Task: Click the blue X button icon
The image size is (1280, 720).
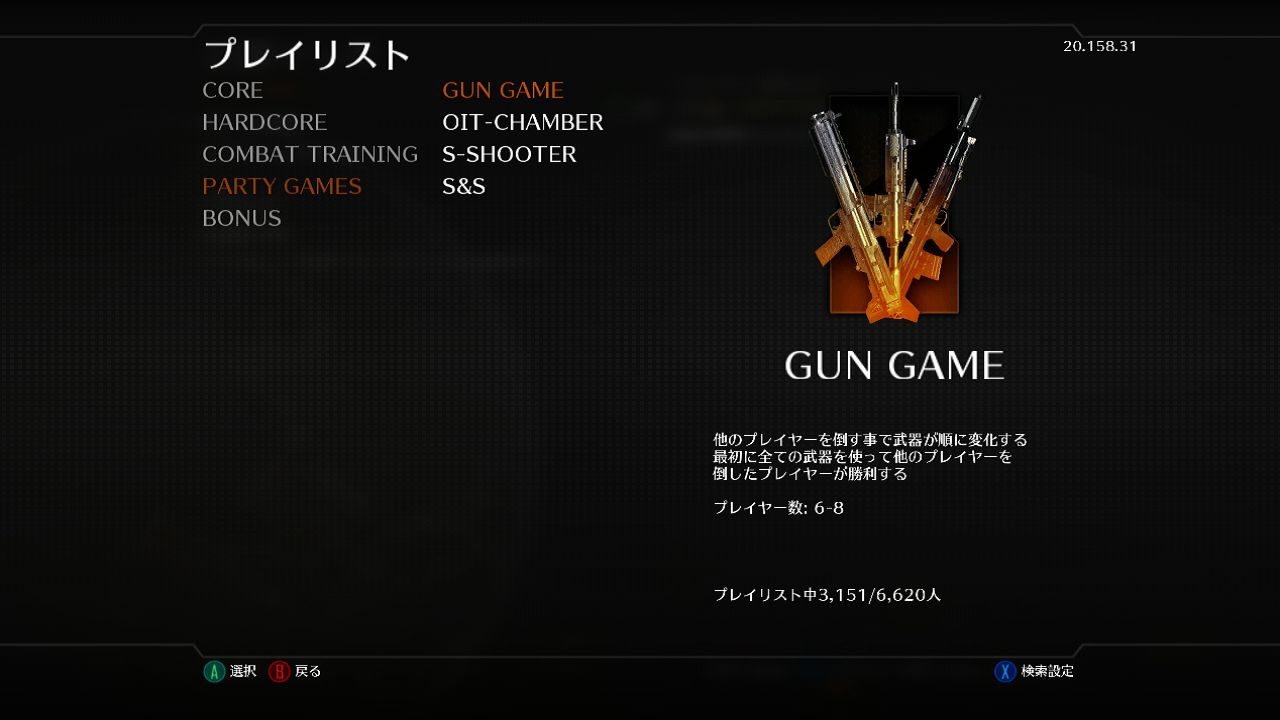Action: click(1004, 671)
